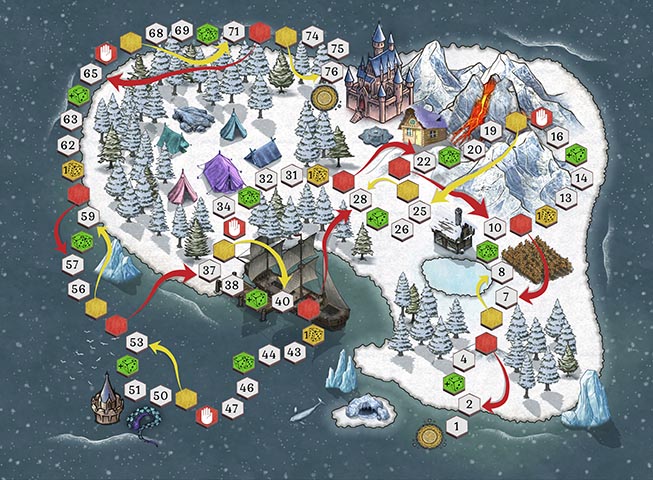Select board tile number 1

(456, 427)
